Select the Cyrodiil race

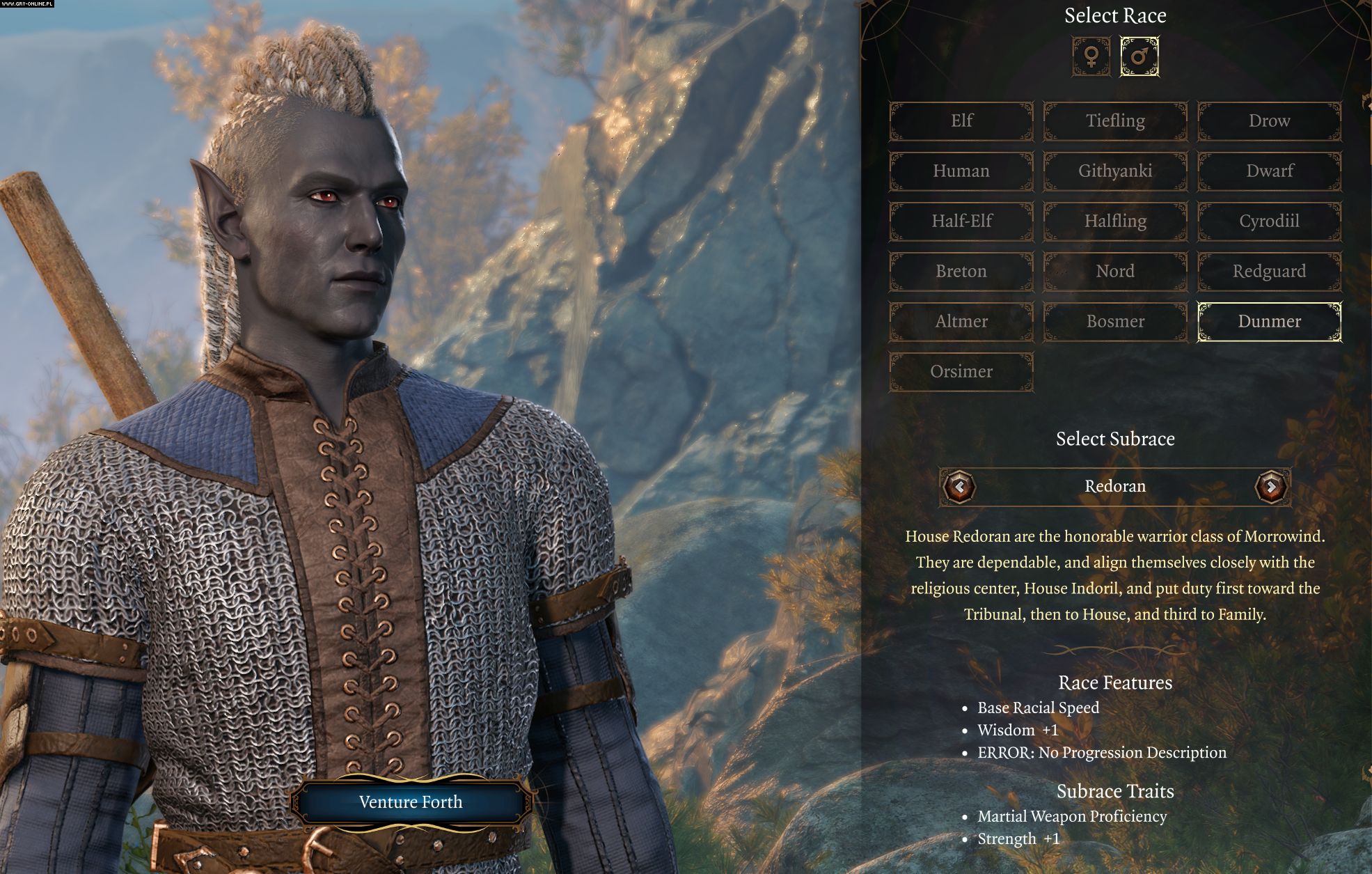pos(1269,221)
